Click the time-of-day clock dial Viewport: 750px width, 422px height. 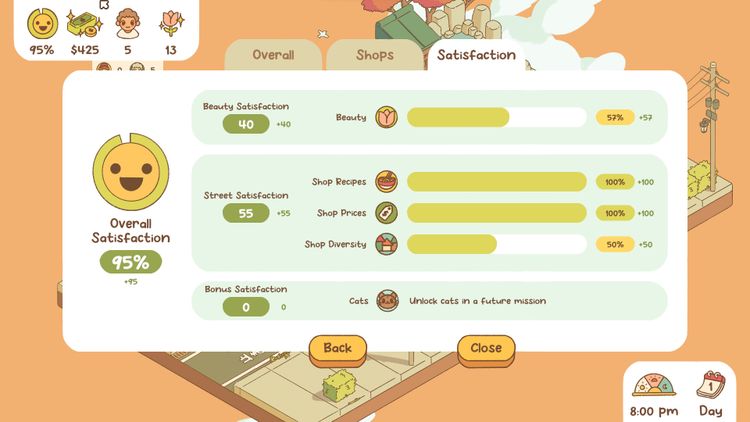(654, 386)
